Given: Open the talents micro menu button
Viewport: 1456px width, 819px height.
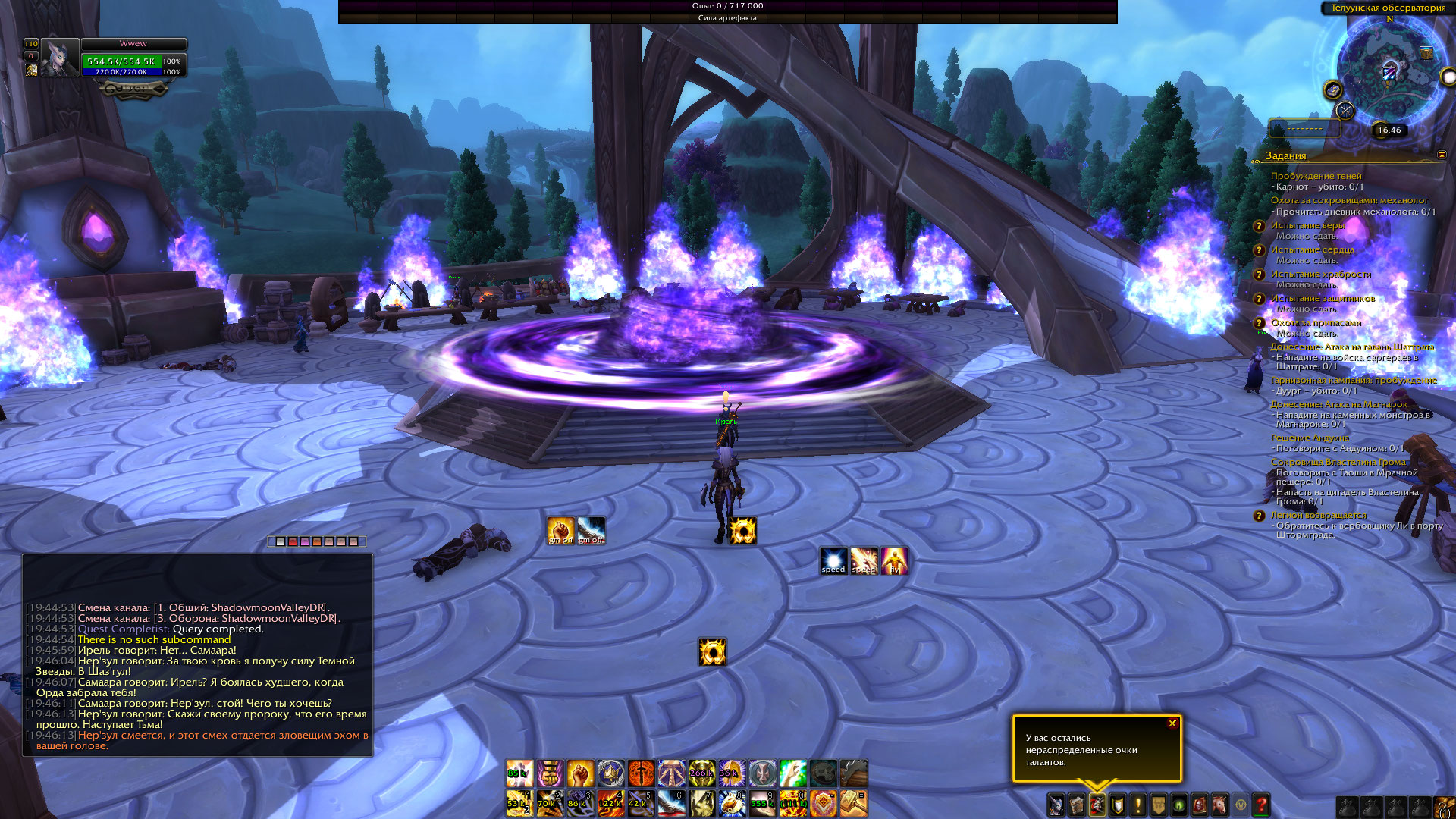Looking at the screenshot, I should 1097,805.
